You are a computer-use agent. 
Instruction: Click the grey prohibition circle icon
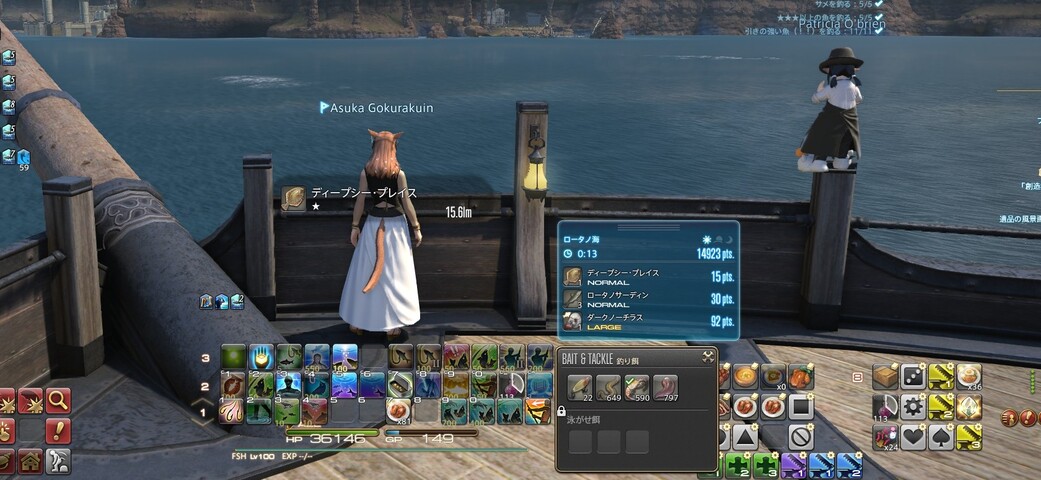[799, 437]
